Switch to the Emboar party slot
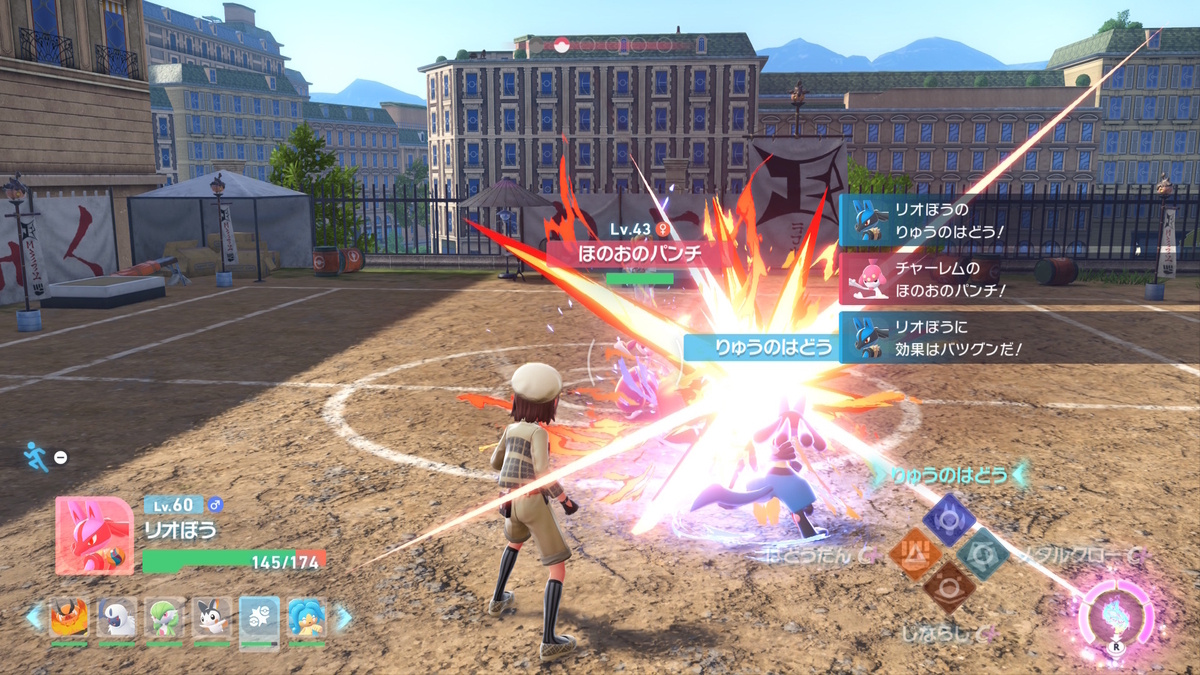Viewport: 1200px width, 675px height. click(68, 618)
